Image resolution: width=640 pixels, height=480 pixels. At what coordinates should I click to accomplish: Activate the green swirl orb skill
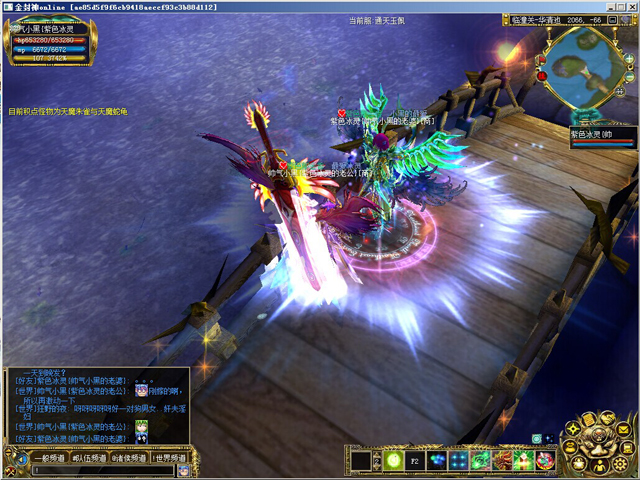(392, 460)
